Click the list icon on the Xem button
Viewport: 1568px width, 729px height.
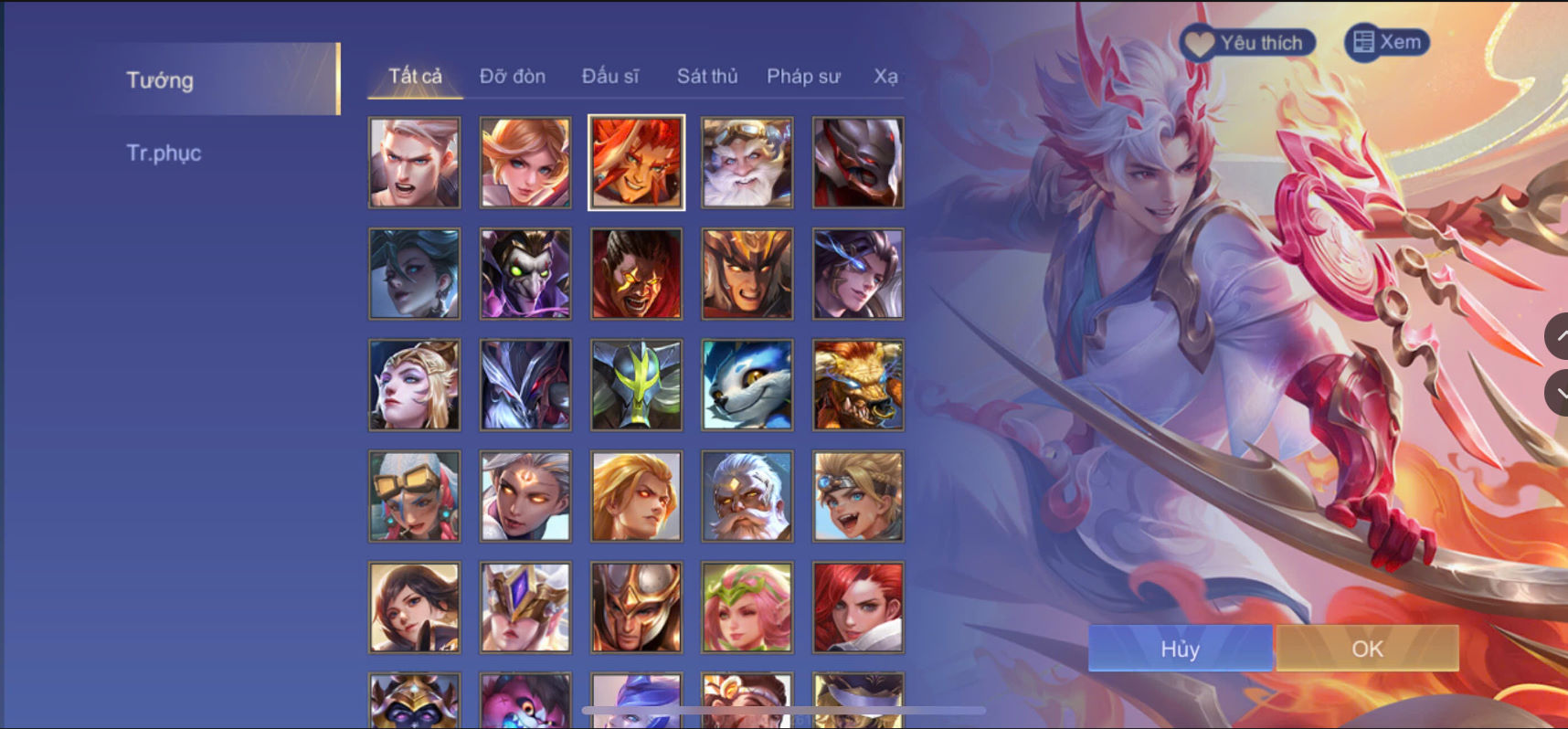(x=1363, y=41)
